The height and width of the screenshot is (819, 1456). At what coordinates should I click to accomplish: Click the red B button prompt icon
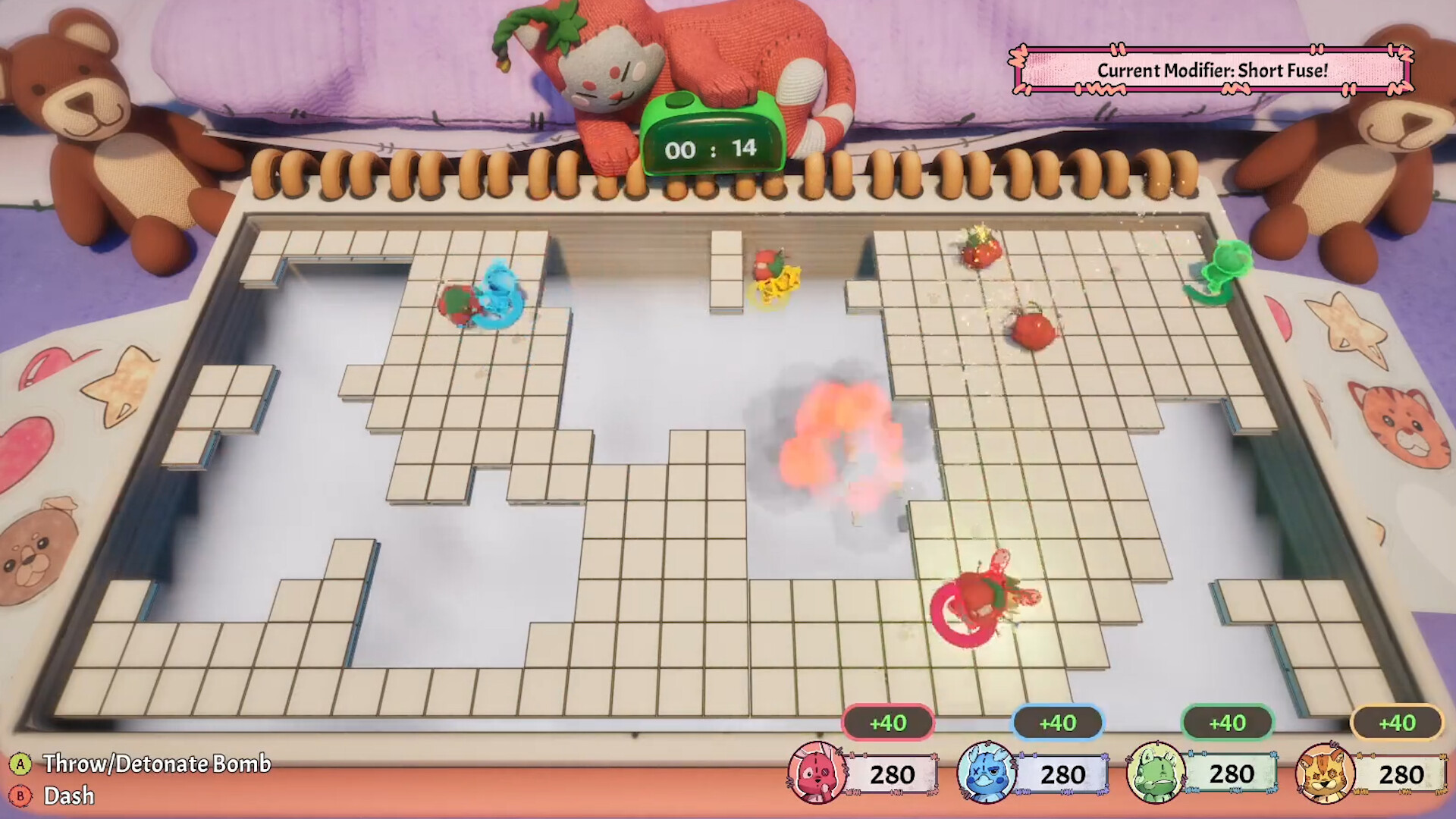[22, 797]
